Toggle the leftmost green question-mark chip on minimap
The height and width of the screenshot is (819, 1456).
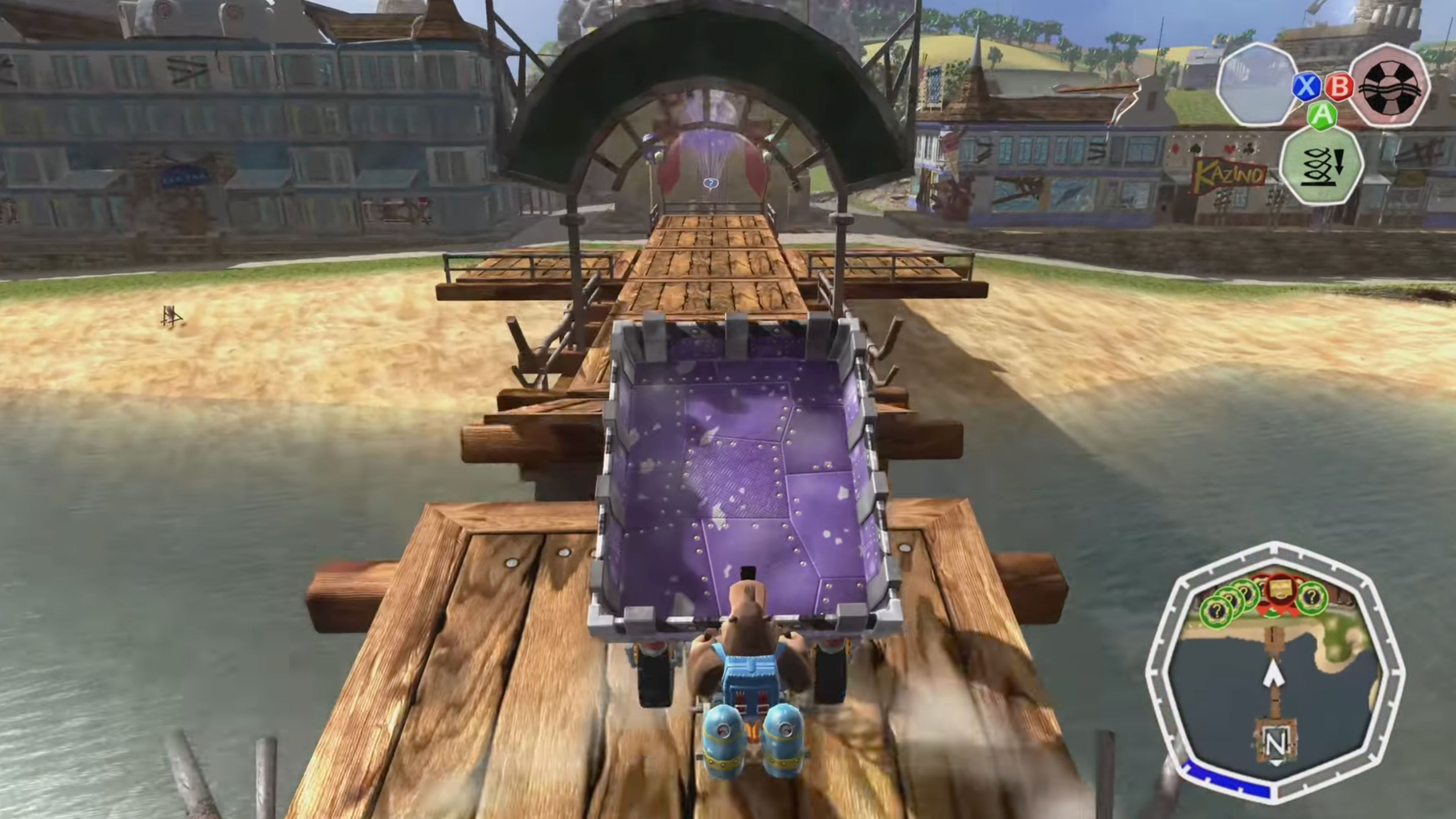1216,610
